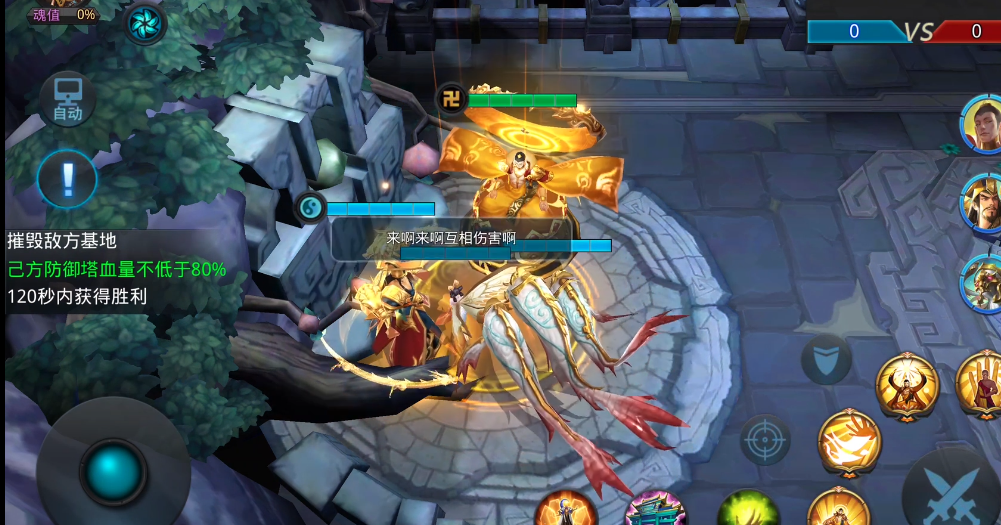1001x525 pixels.
Task: Open the blue exclamation mark objectives icon
Action: [67, 179]
